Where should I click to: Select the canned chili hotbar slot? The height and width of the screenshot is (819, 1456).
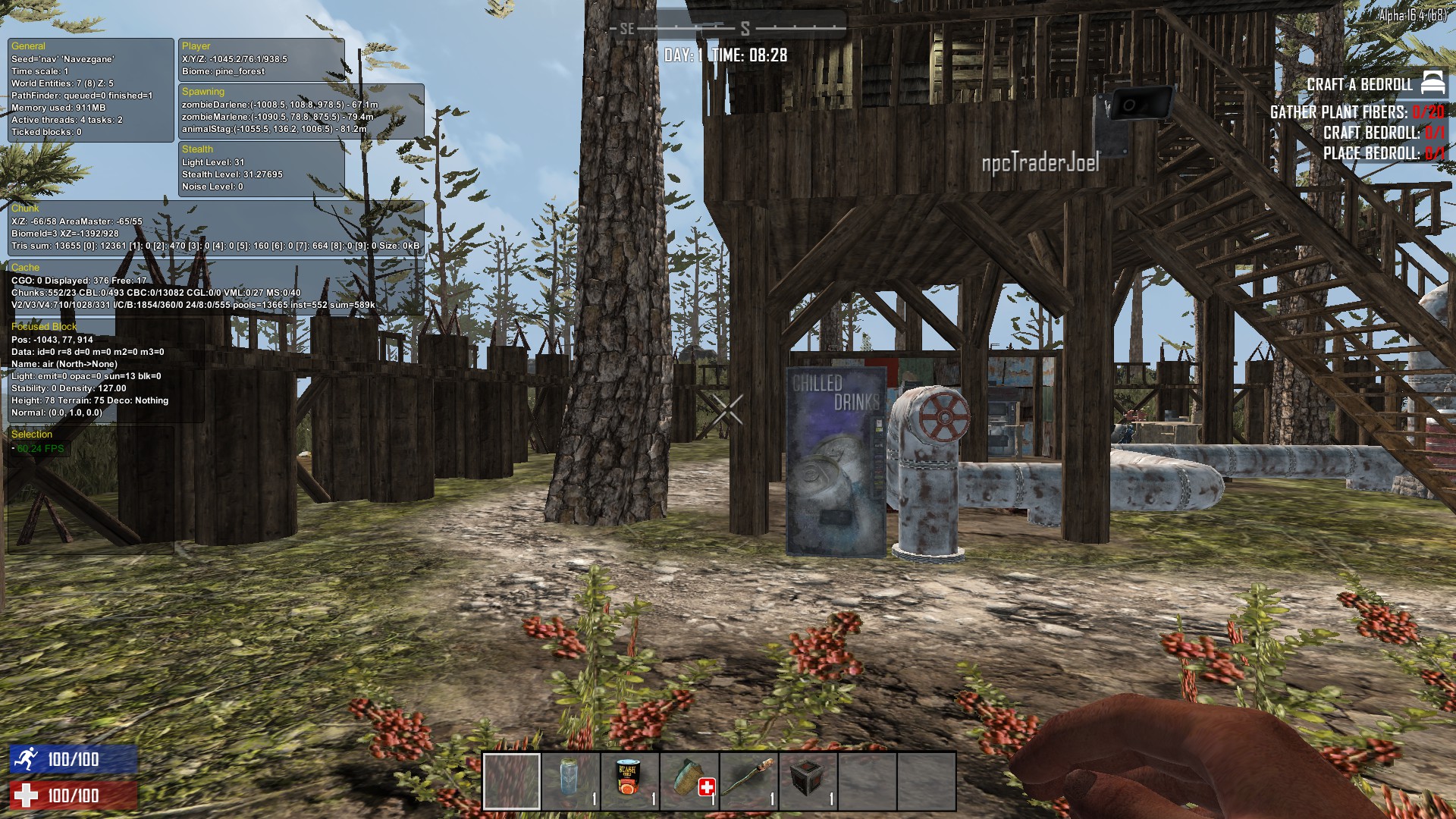[629, 781]
